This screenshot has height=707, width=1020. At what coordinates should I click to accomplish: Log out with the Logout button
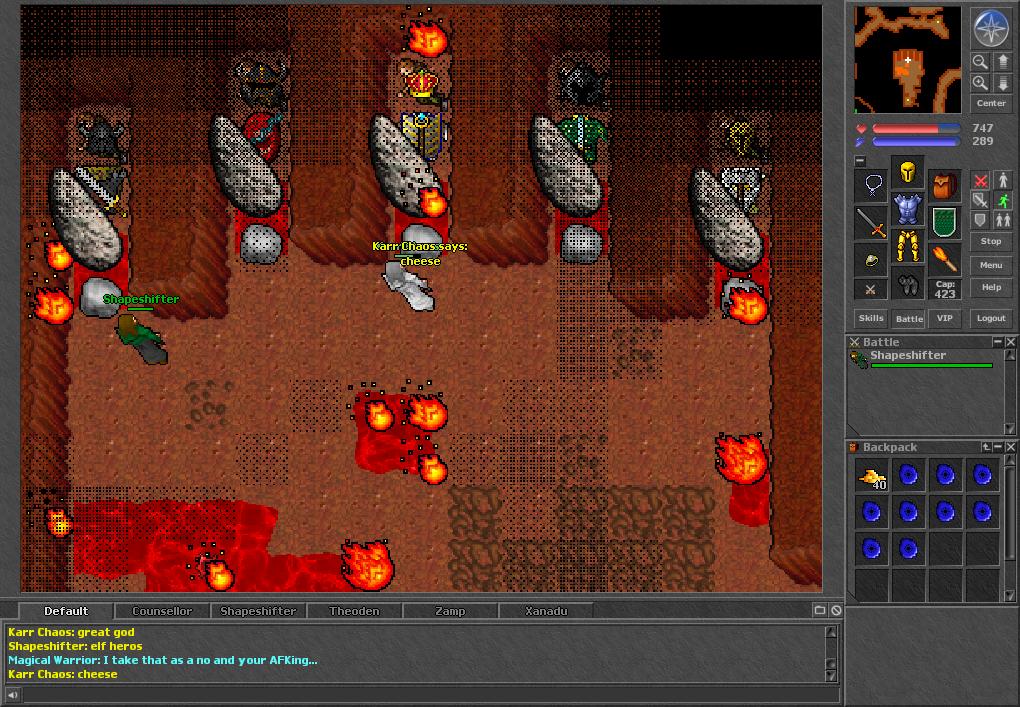click(991, 318)
